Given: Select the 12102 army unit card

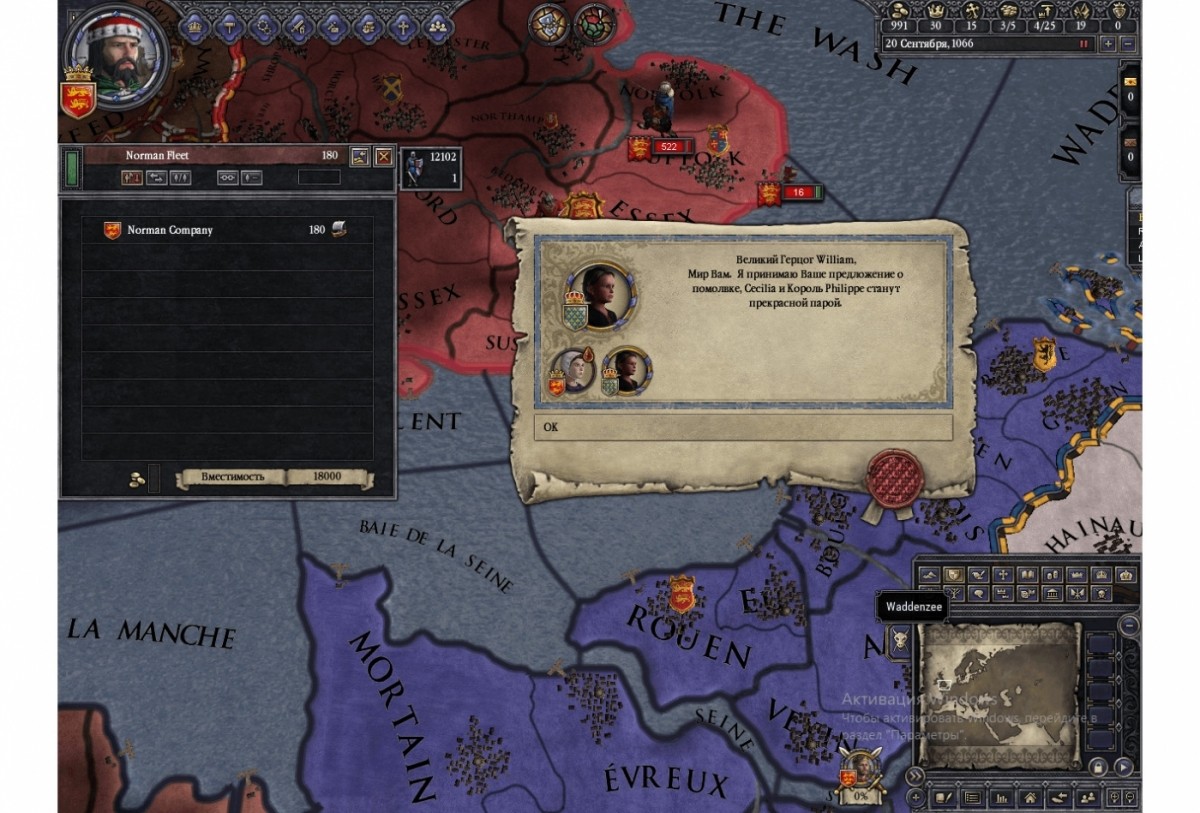Looking at the screenshot, I should [430, 168].
